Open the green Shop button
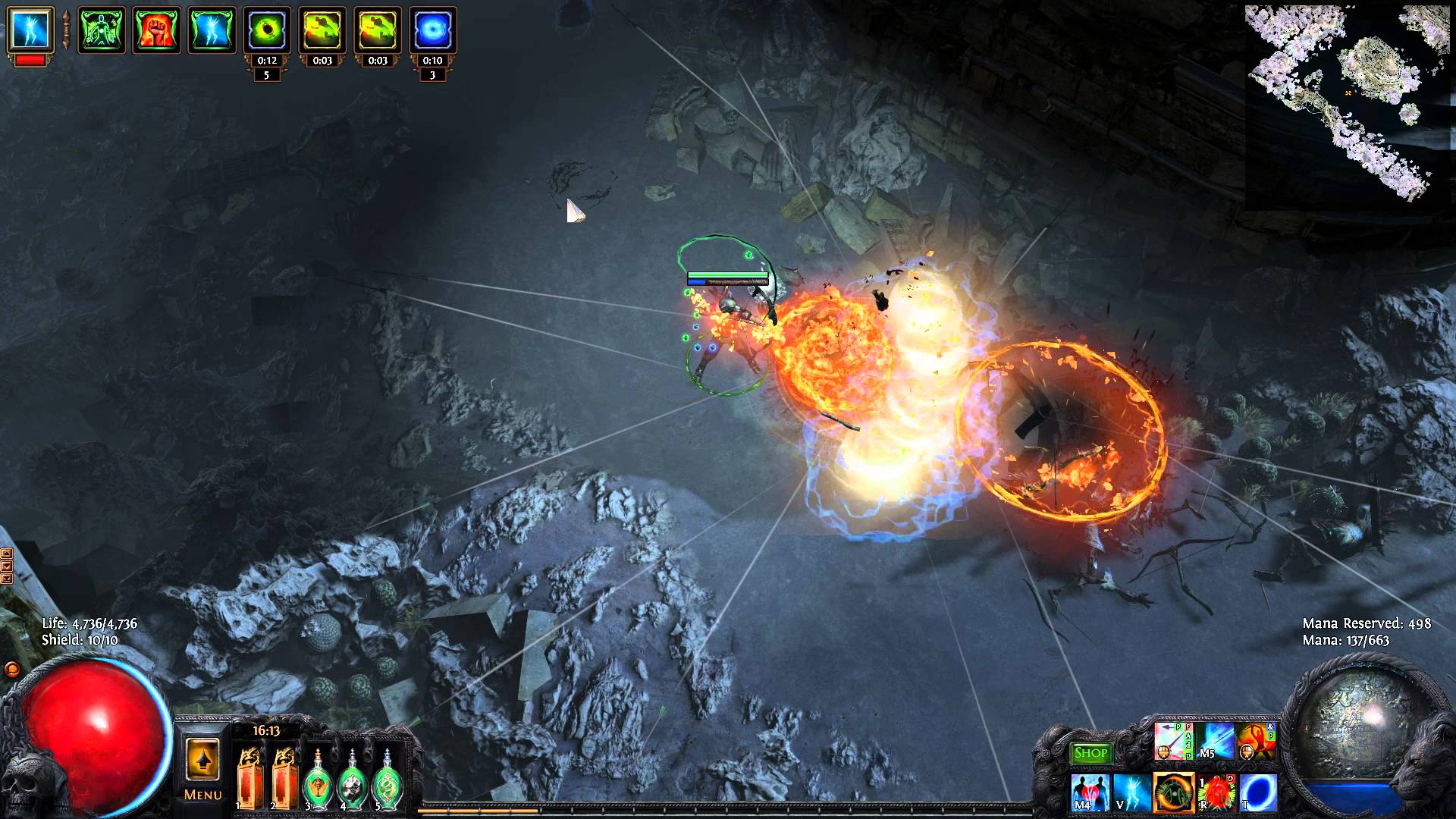This screenshot has height=819, width=1456. (x=1090, y=753)
